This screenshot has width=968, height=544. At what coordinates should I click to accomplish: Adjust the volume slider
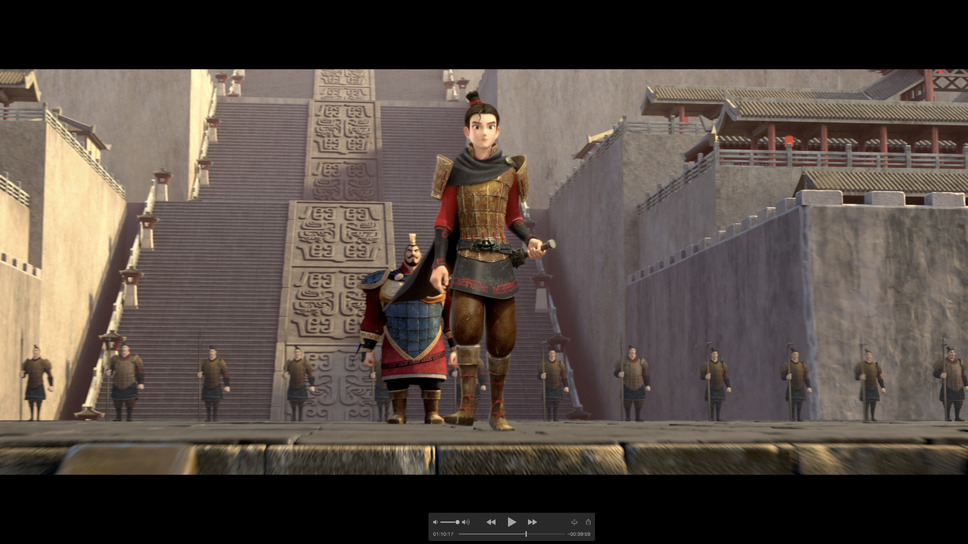(450, 522)
